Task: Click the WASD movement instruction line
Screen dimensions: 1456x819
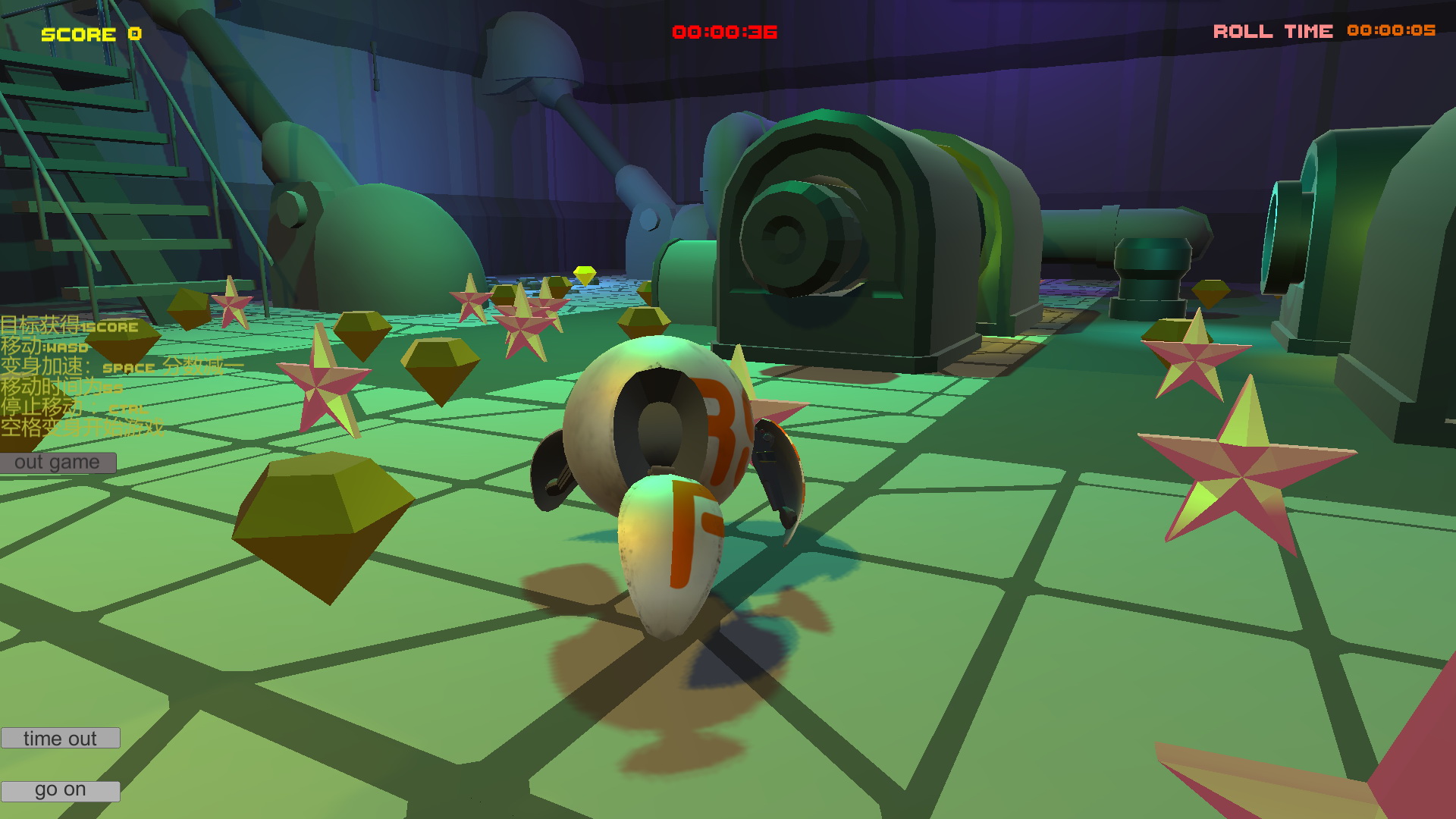Action: [45, 347]
